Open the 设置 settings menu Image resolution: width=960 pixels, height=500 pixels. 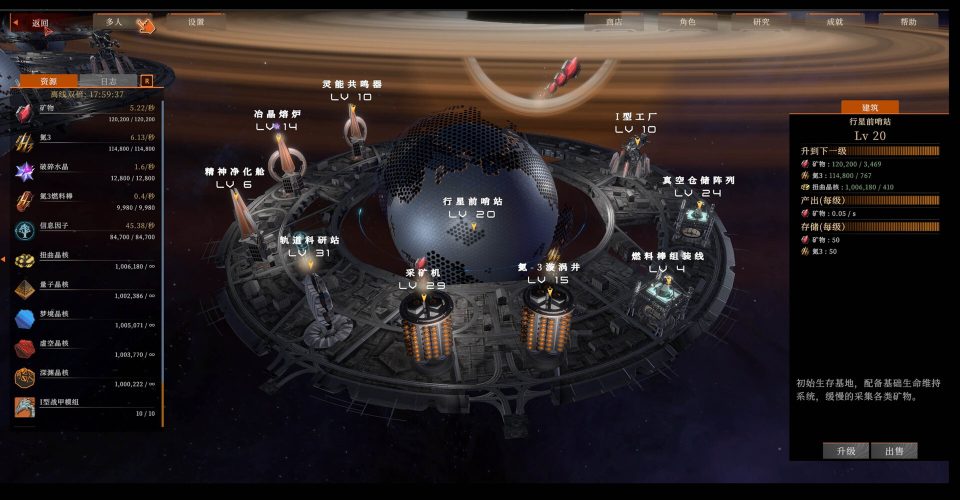pyautogui.click(x=196, y=21)
